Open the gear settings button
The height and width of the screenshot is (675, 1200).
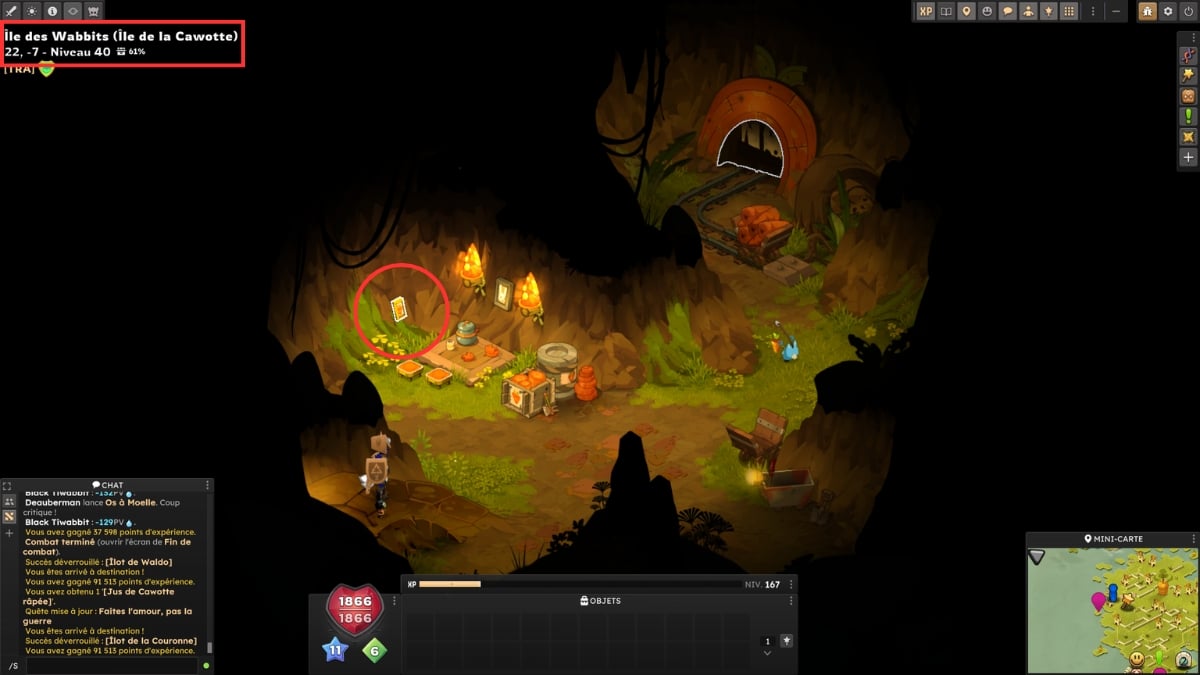pos(1168,11)
